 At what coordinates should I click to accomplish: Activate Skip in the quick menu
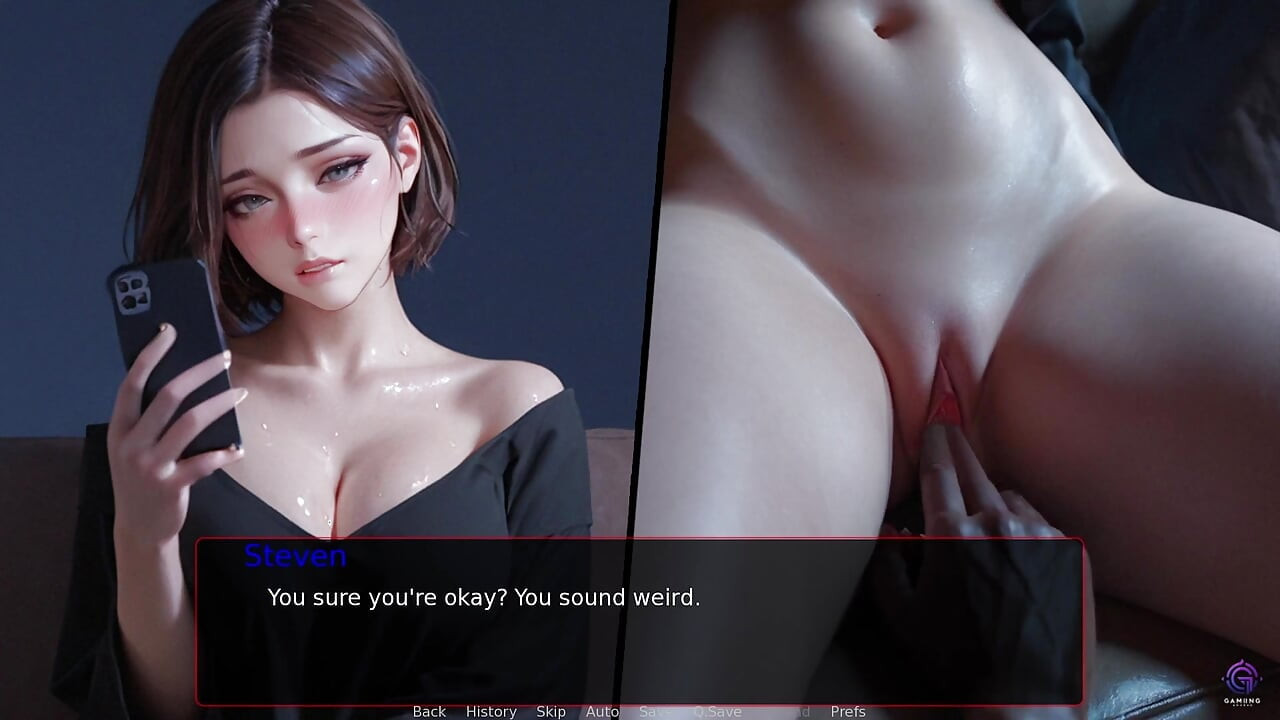pyautogui.click(x=551, y=711)
